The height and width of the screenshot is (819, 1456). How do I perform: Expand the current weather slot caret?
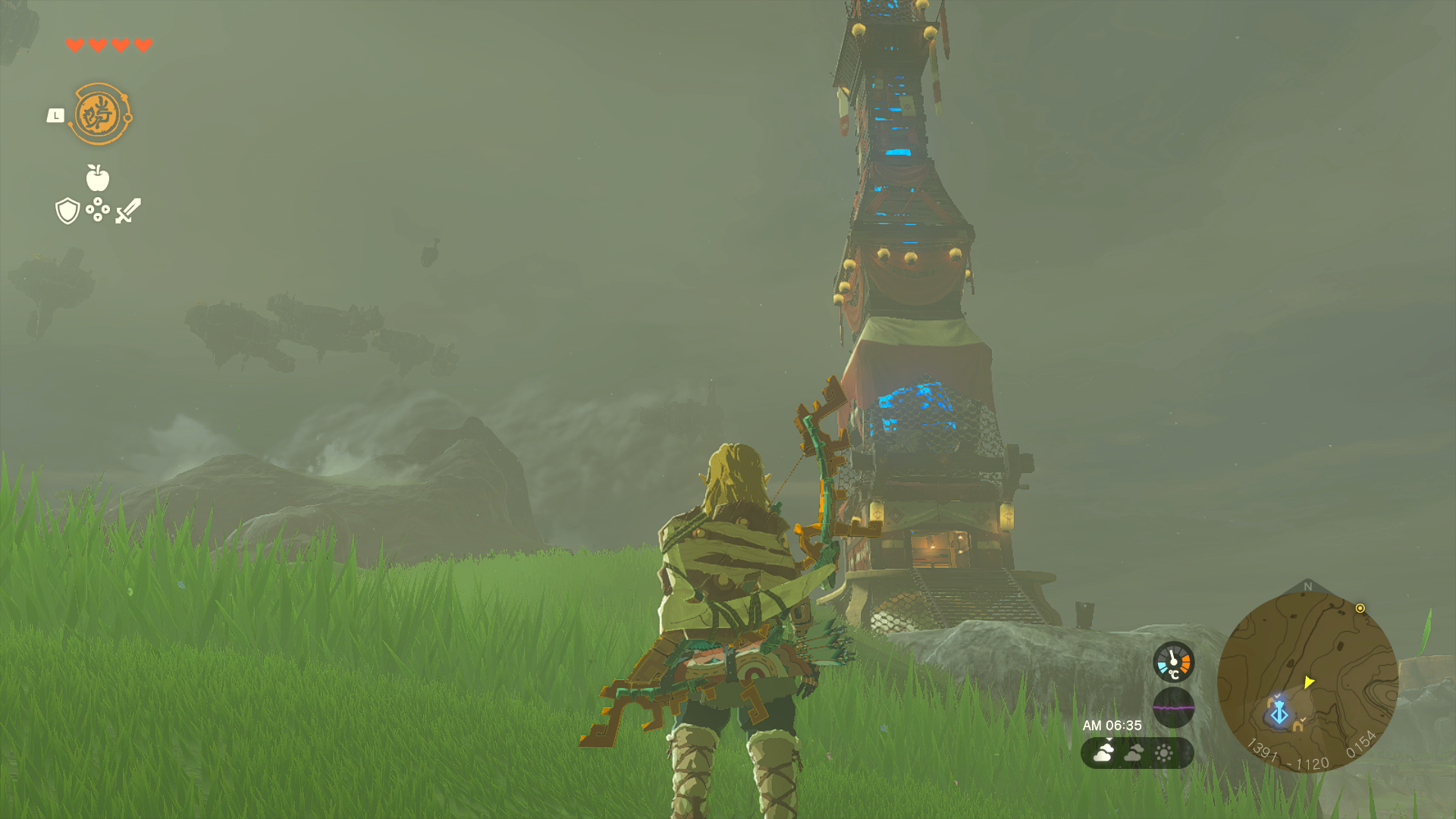click(x=1109, y=739)
